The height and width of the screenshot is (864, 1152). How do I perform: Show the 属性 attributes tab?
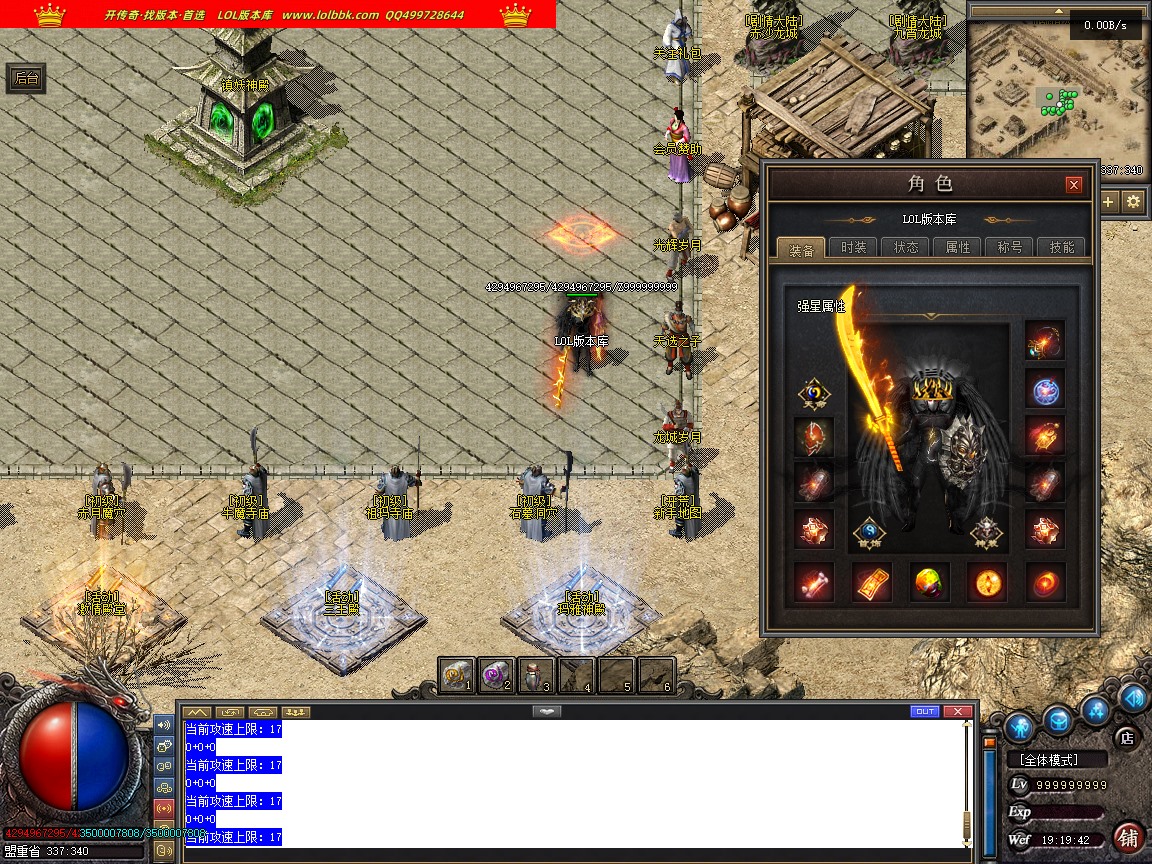click(957, 248)
